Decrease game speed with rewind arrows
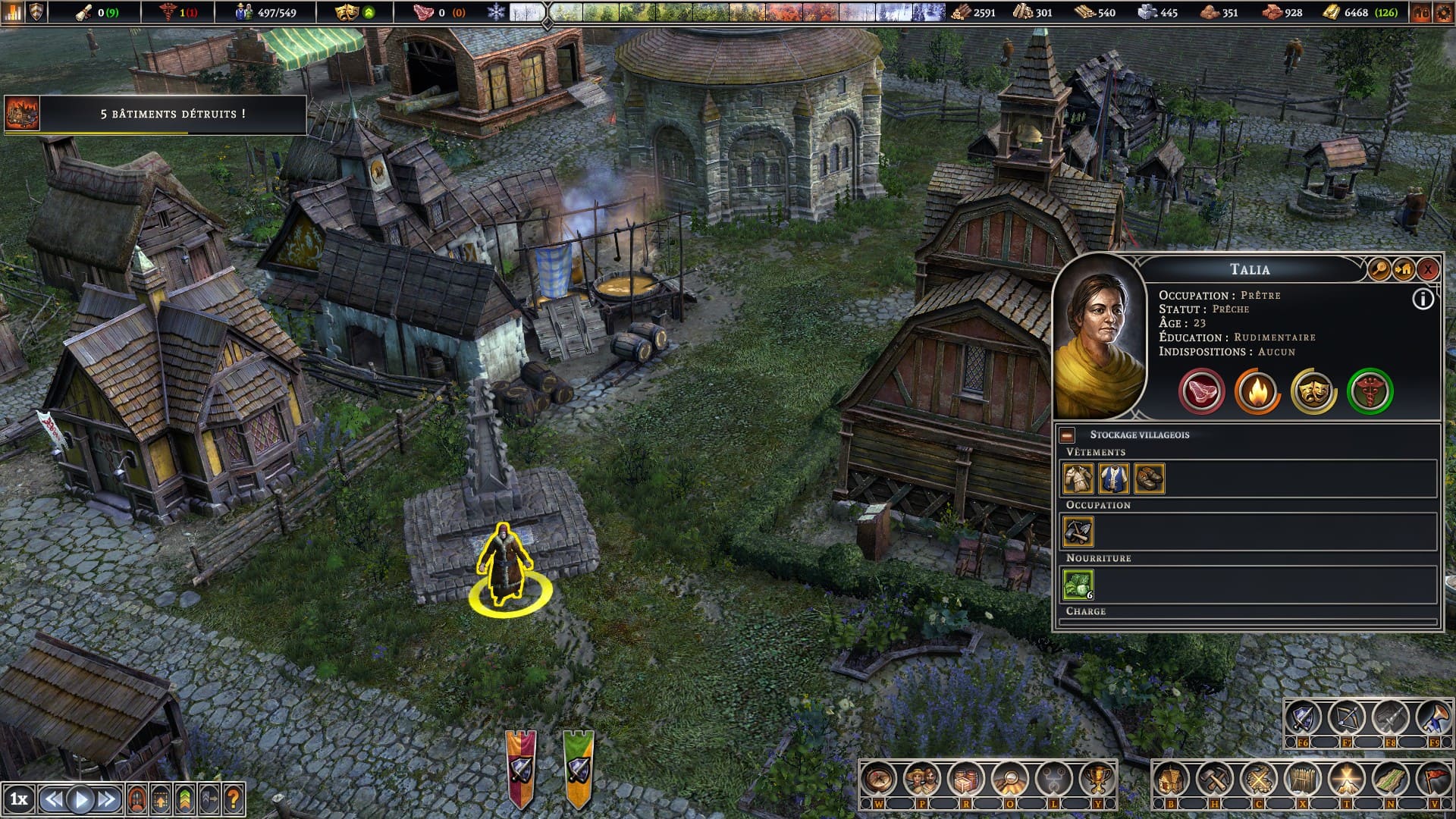Viewport: 1456px width, 819px height. click(x=53, y=799)
